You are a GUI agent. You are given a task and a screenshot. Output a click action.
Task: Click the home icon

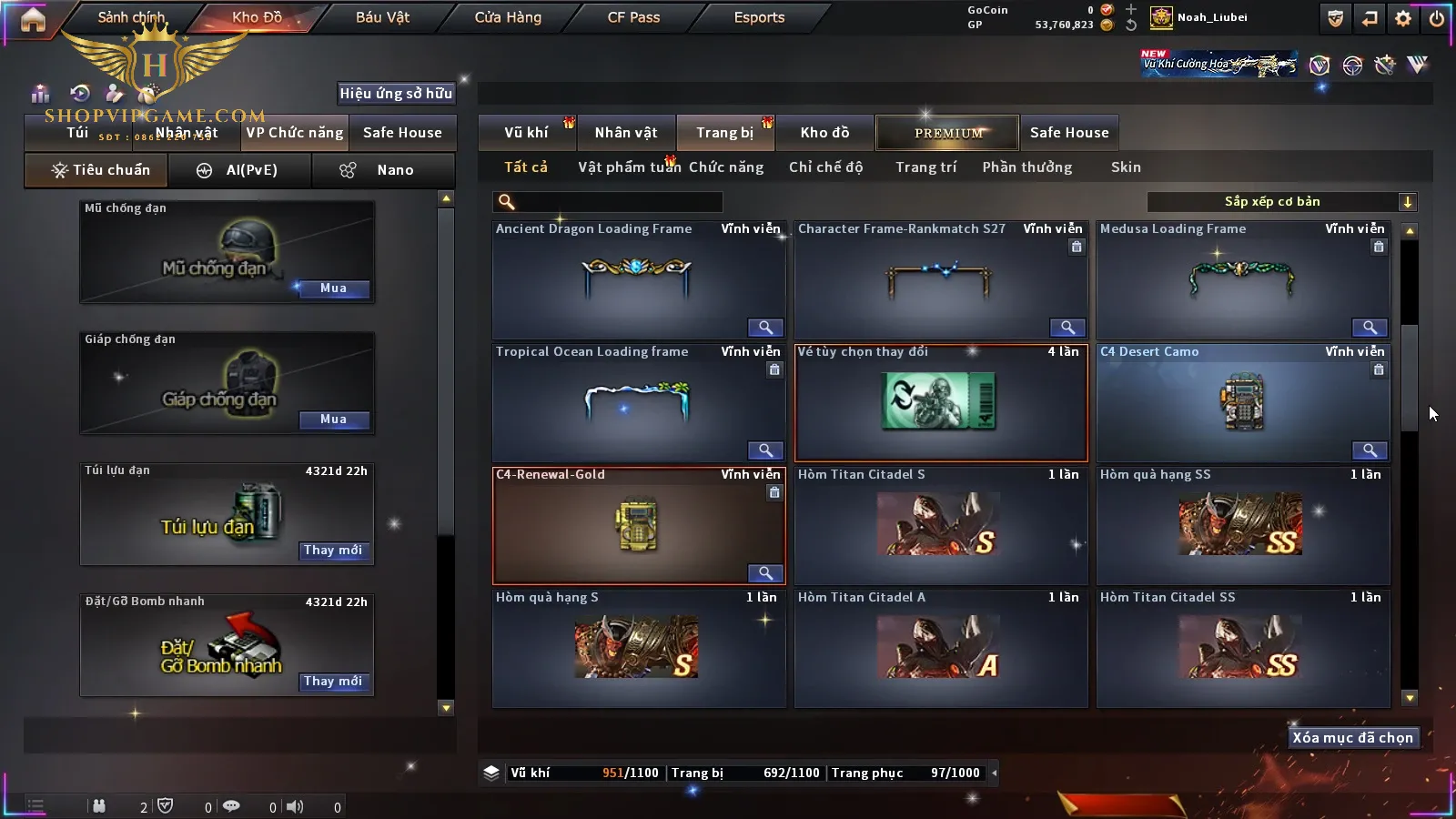[33, 19]
